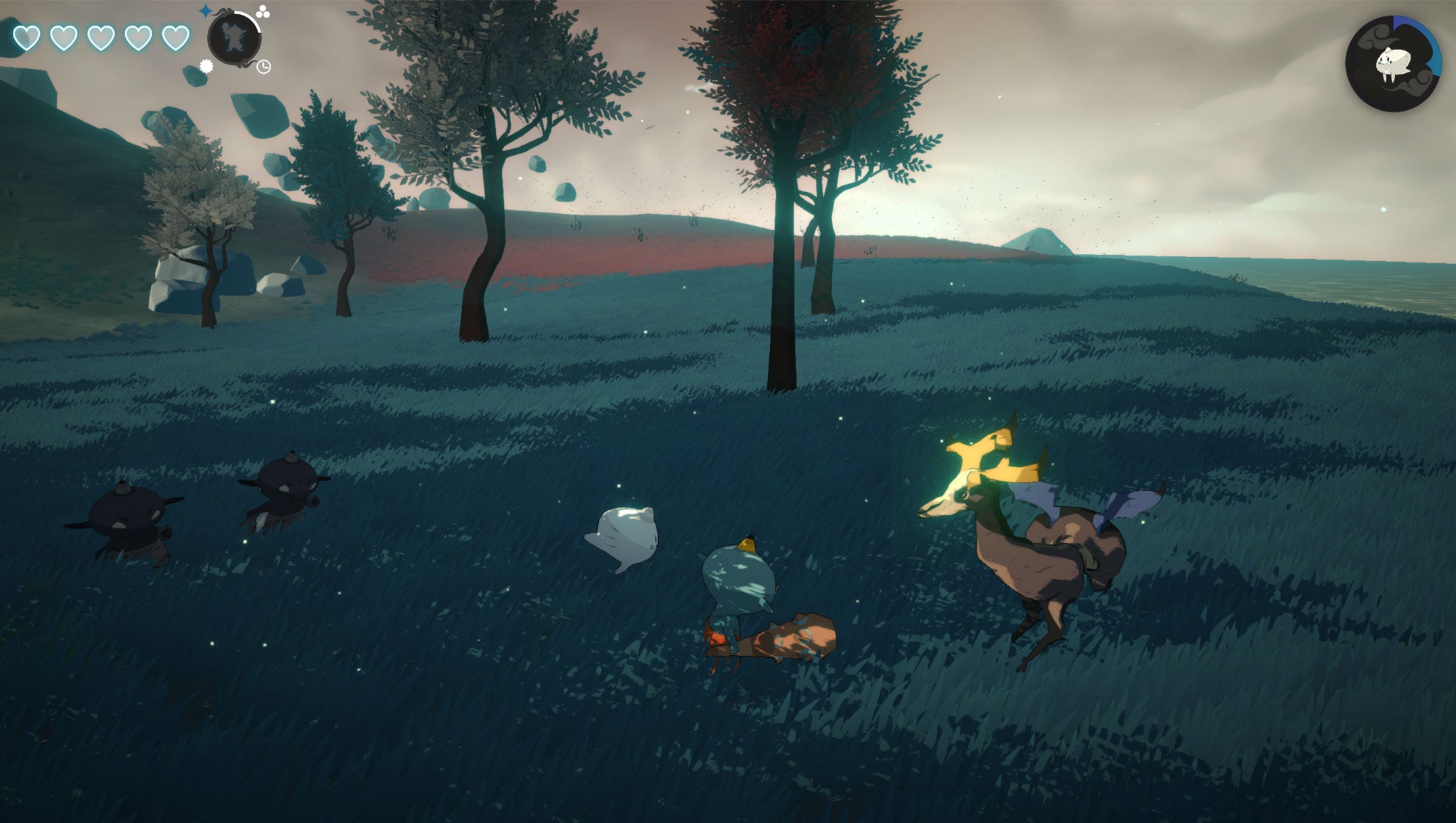Select the white spirit companion icon

[1393, 64]
